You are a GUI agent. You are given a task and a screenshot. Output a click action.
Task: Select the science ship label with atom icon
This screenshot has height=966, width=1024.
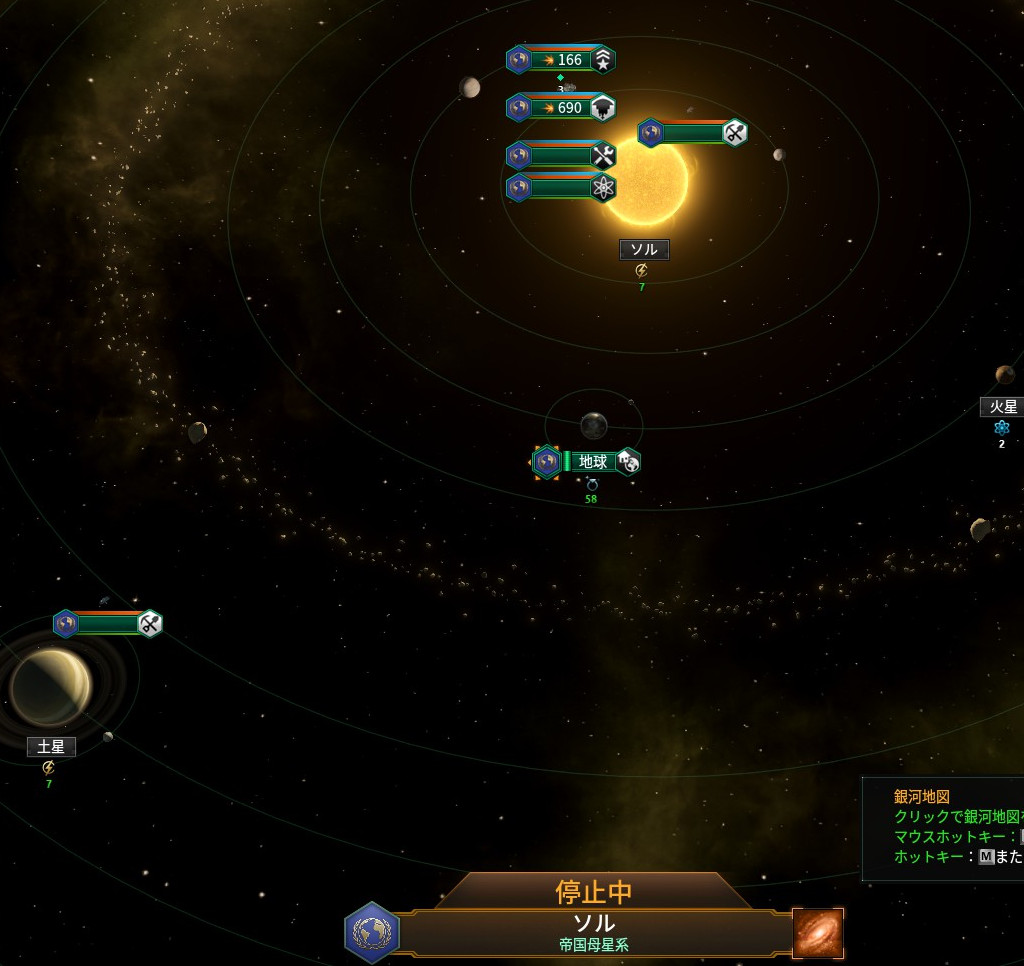[561, 187]
